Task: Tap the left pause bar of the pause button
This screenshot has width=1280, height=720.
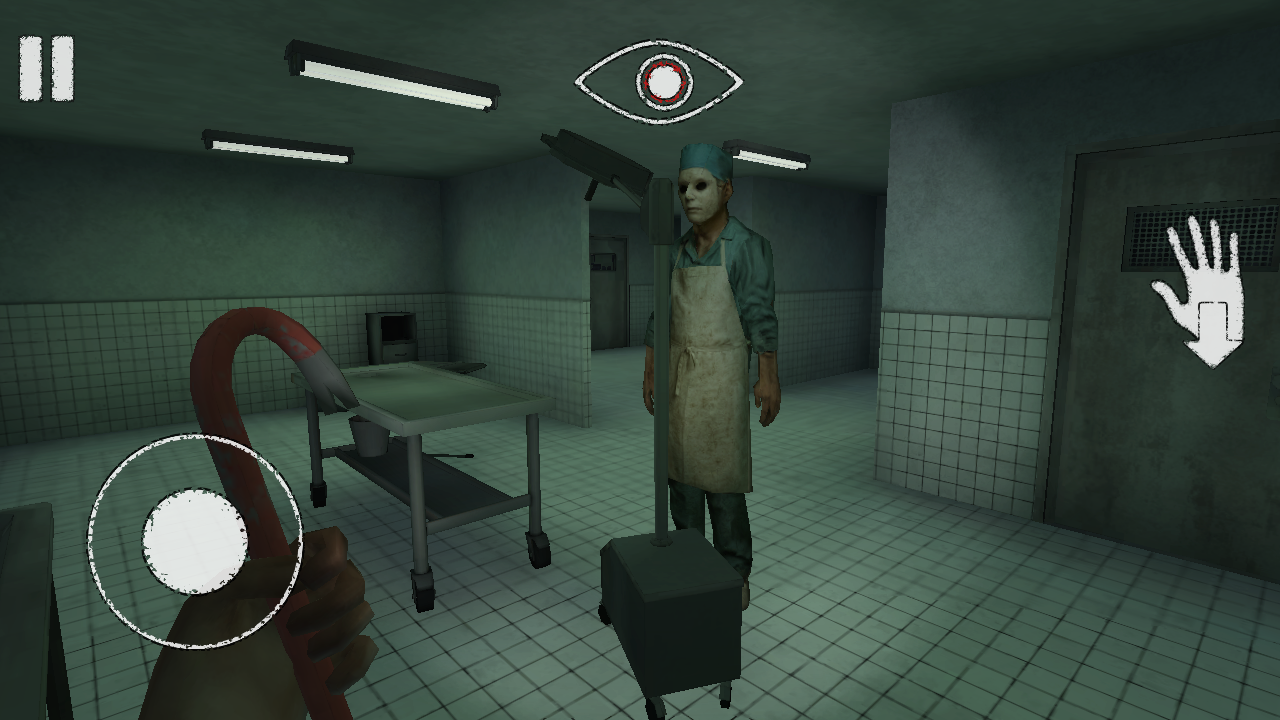Action: click(31, 66)
